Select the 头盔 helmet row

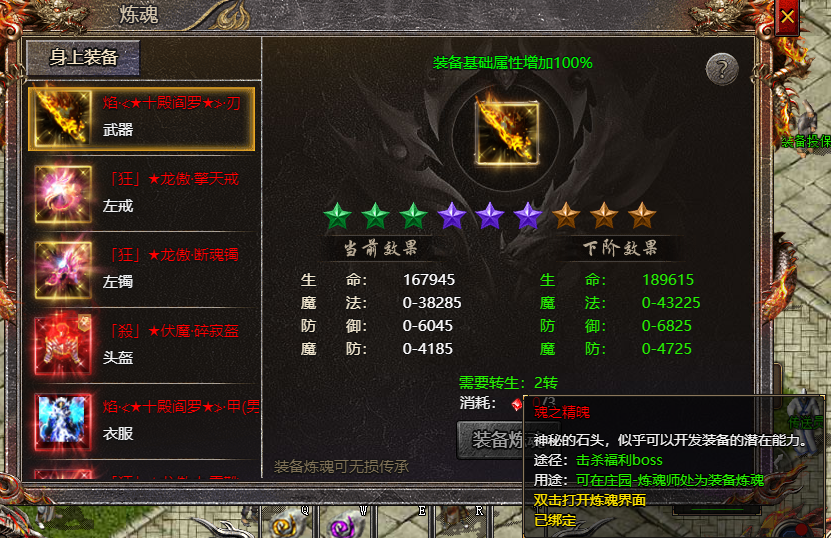tap(141, 343)
